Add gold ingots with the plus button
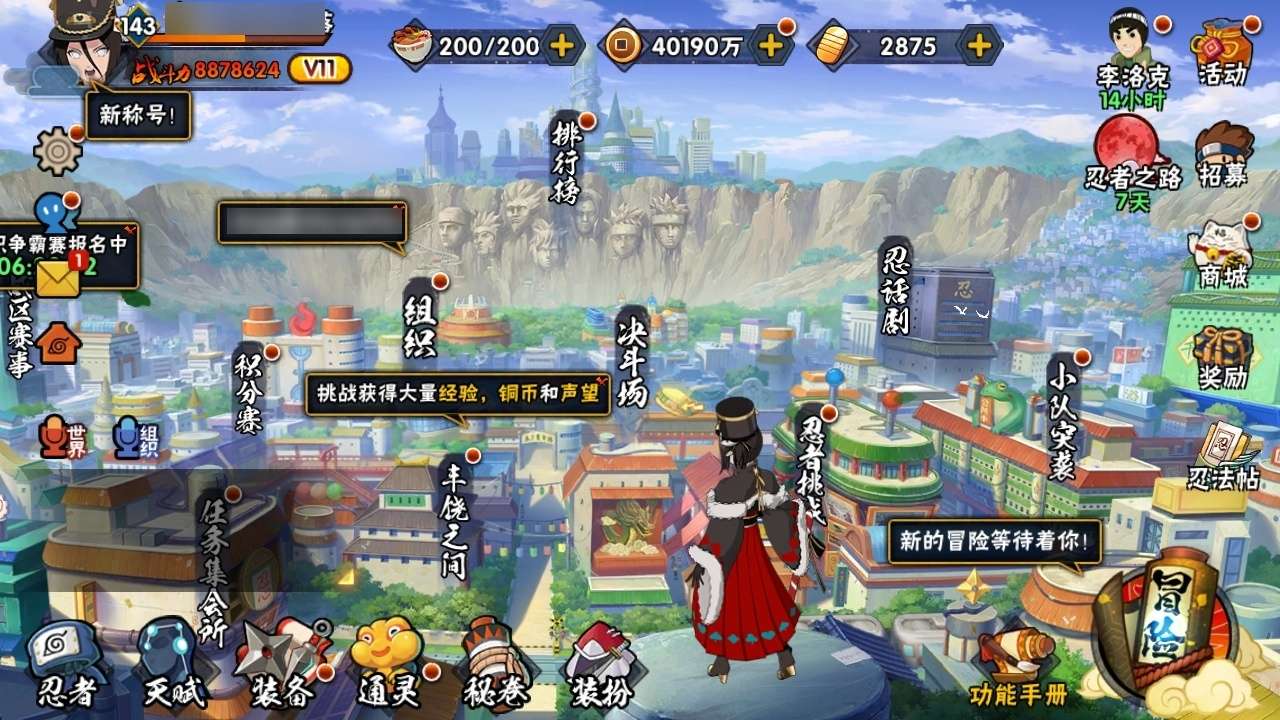Image resolution: width=1280 pixels, height=720 pixels. (x=980, y=45)
